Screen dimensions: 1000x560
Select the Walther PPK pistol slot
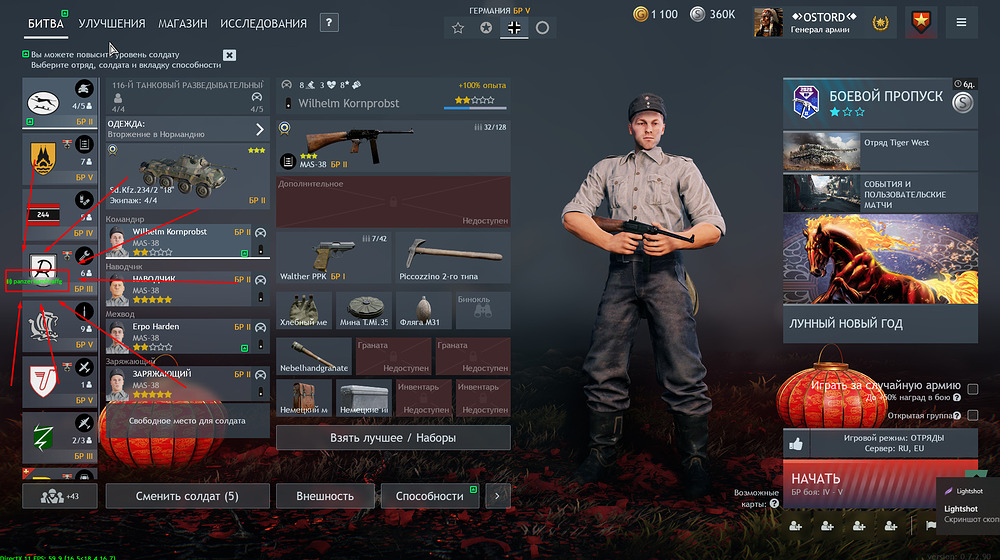pos(333,258)
